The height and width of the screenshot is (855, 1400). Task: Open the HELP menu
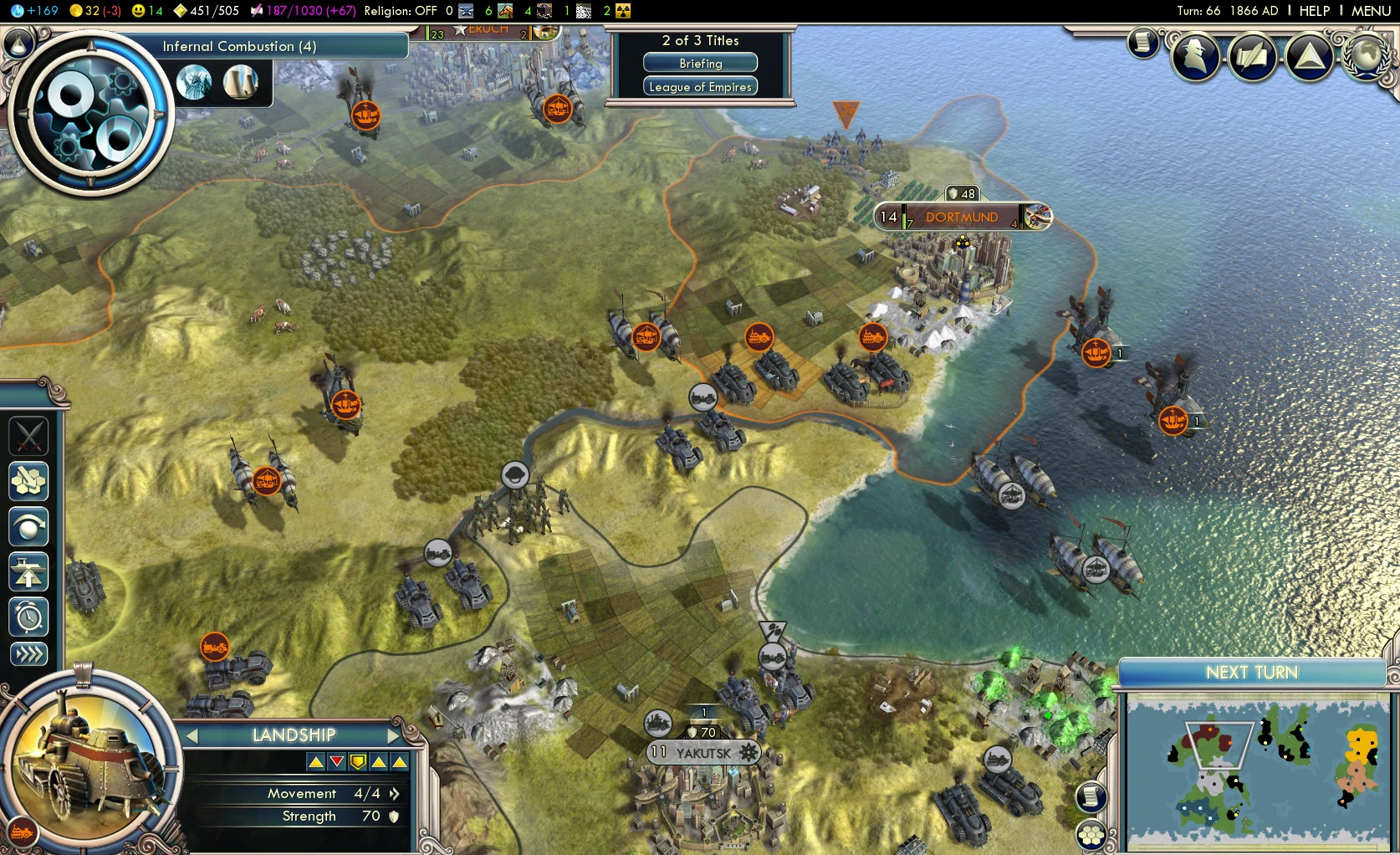tap(1313, 11)
